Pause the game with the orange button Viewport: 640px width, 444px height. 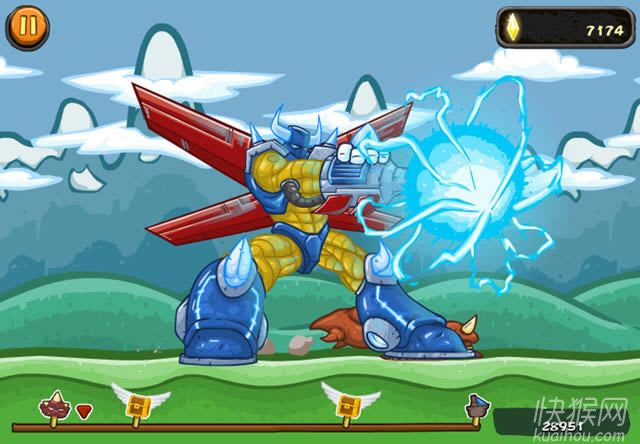[x=27, y=27]
